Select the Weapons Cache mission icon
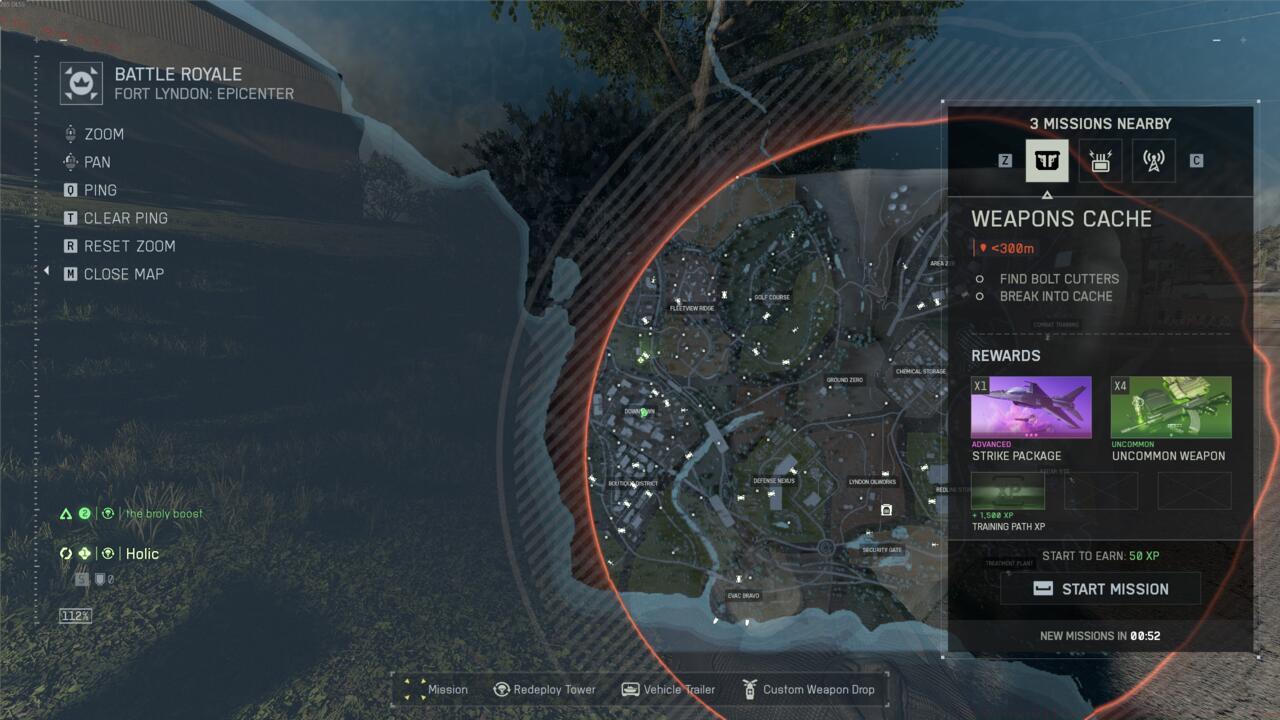The width and height of the screenshot is (1280, 720). 1046,159
